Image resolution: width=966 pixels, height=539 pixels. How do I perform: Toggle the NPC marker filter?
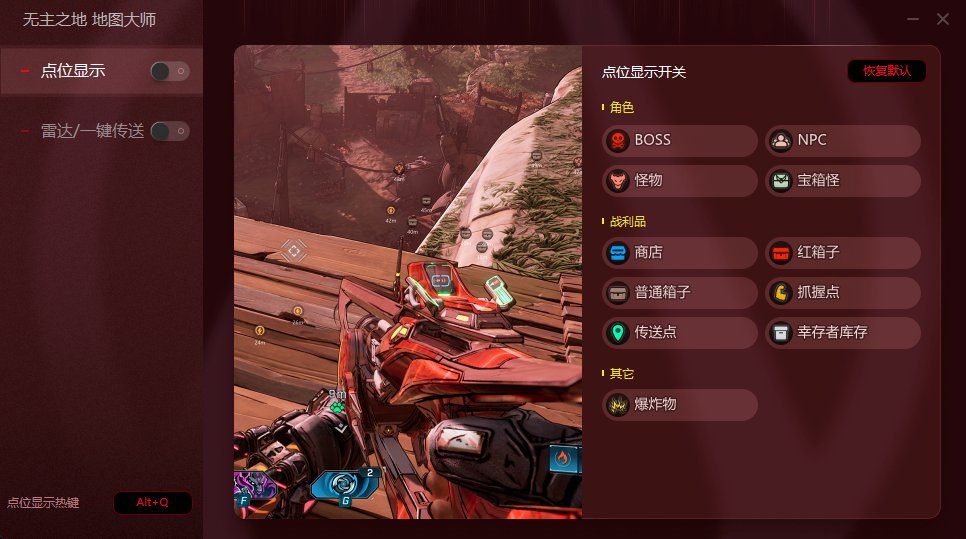[x=842, y=140]
